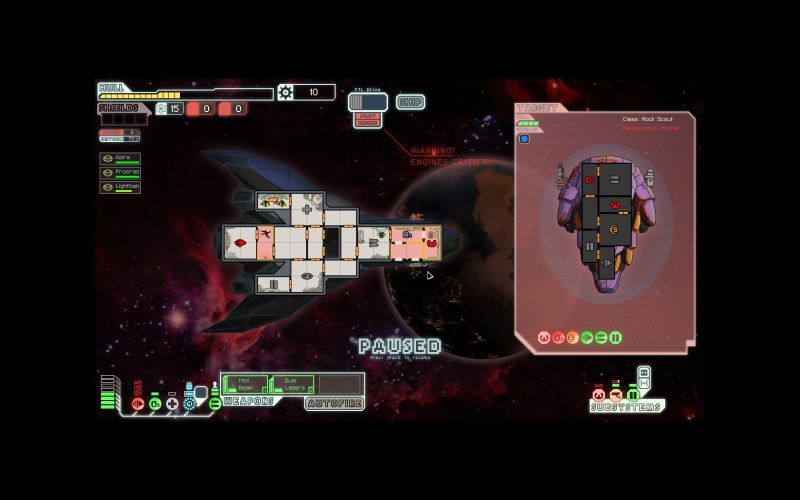This screenshot has height=500, width=800.
Task: Click the medbay cross system icon
Action: (x=172, y=403)
